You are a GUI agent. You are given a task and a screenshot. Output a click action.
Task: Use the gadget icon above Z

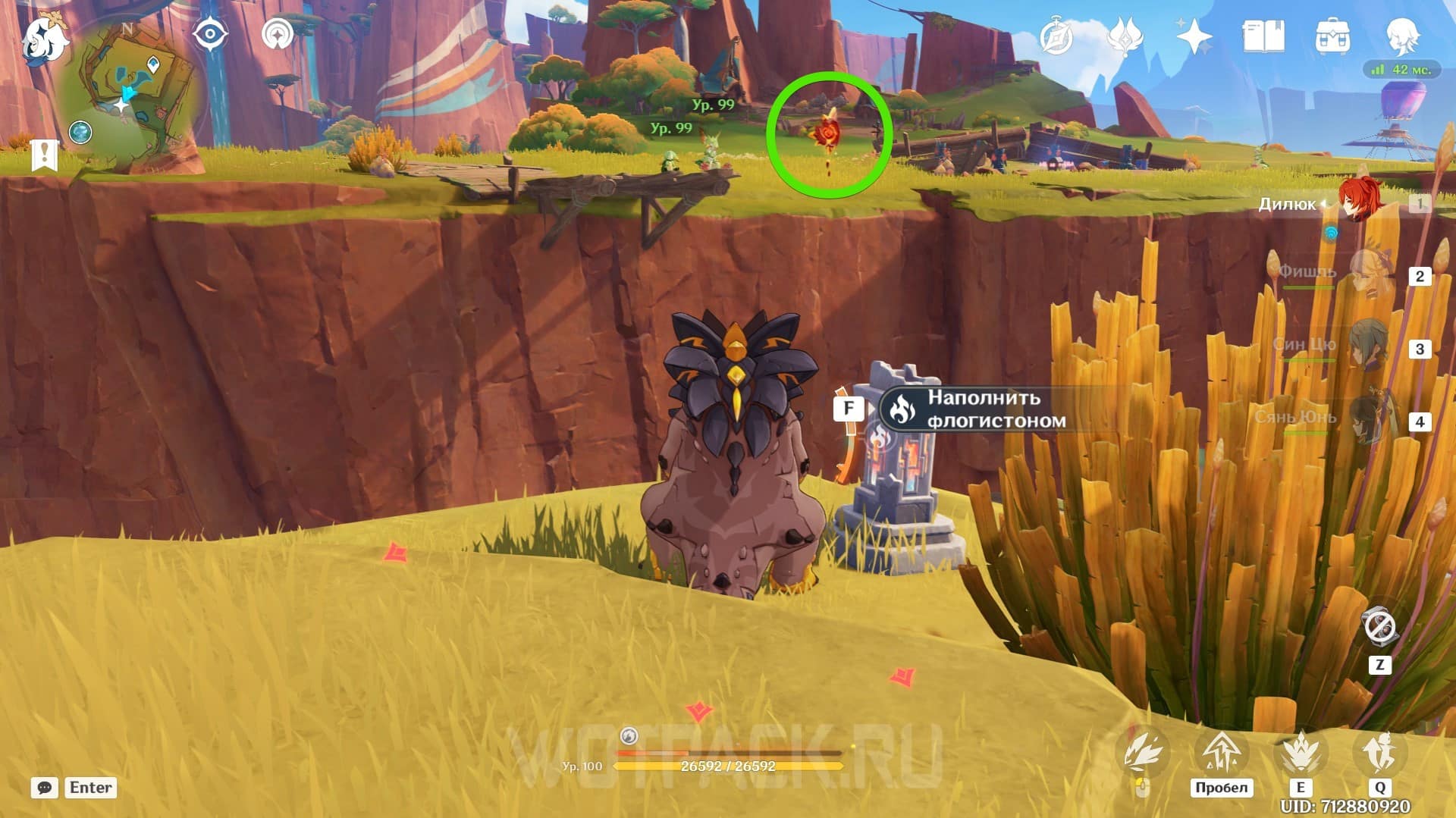point(1379,627)
